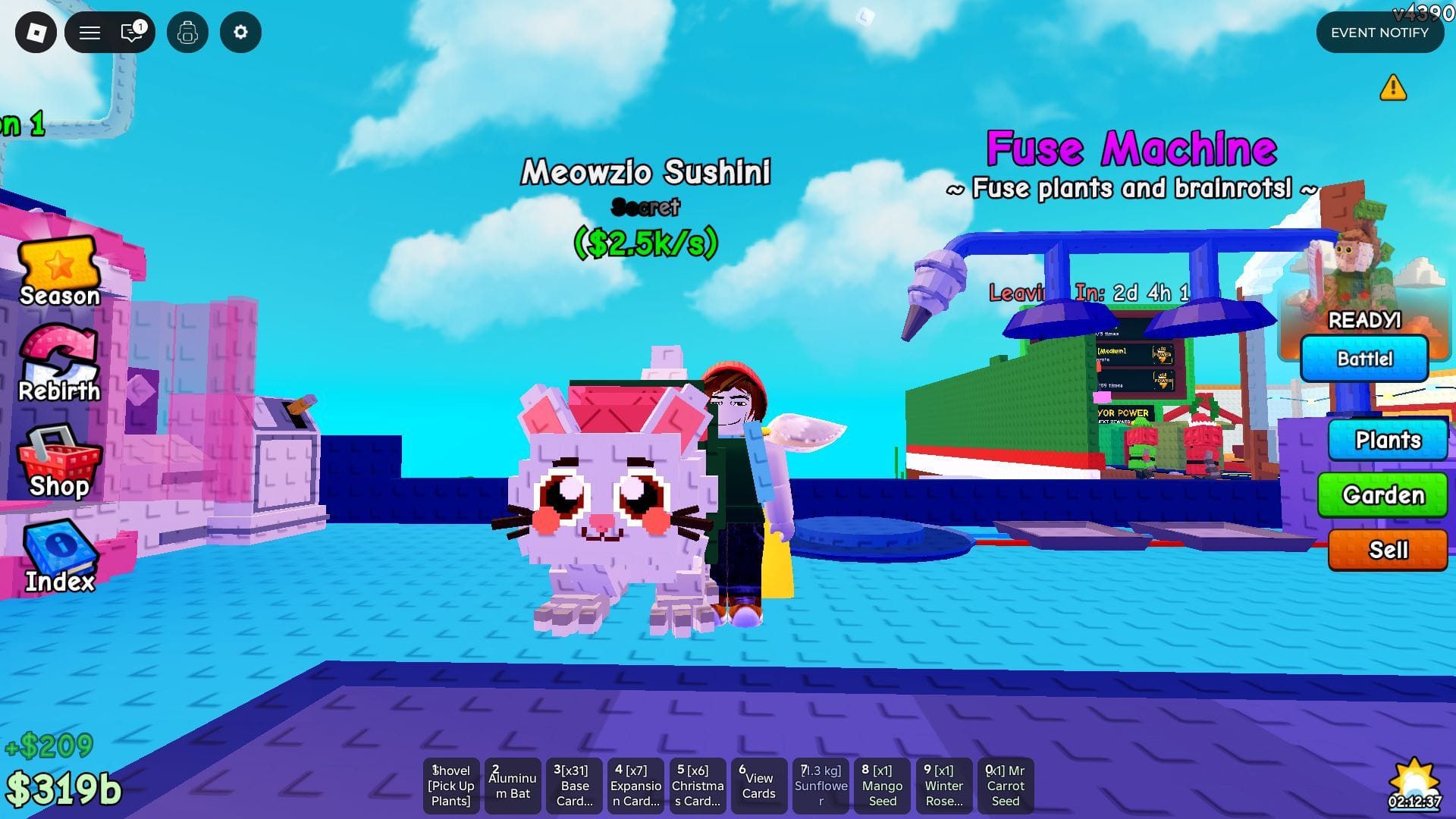Equip the Mango Seed
The height and width of the screenshot is (819, 1456).
coord(882,786)
